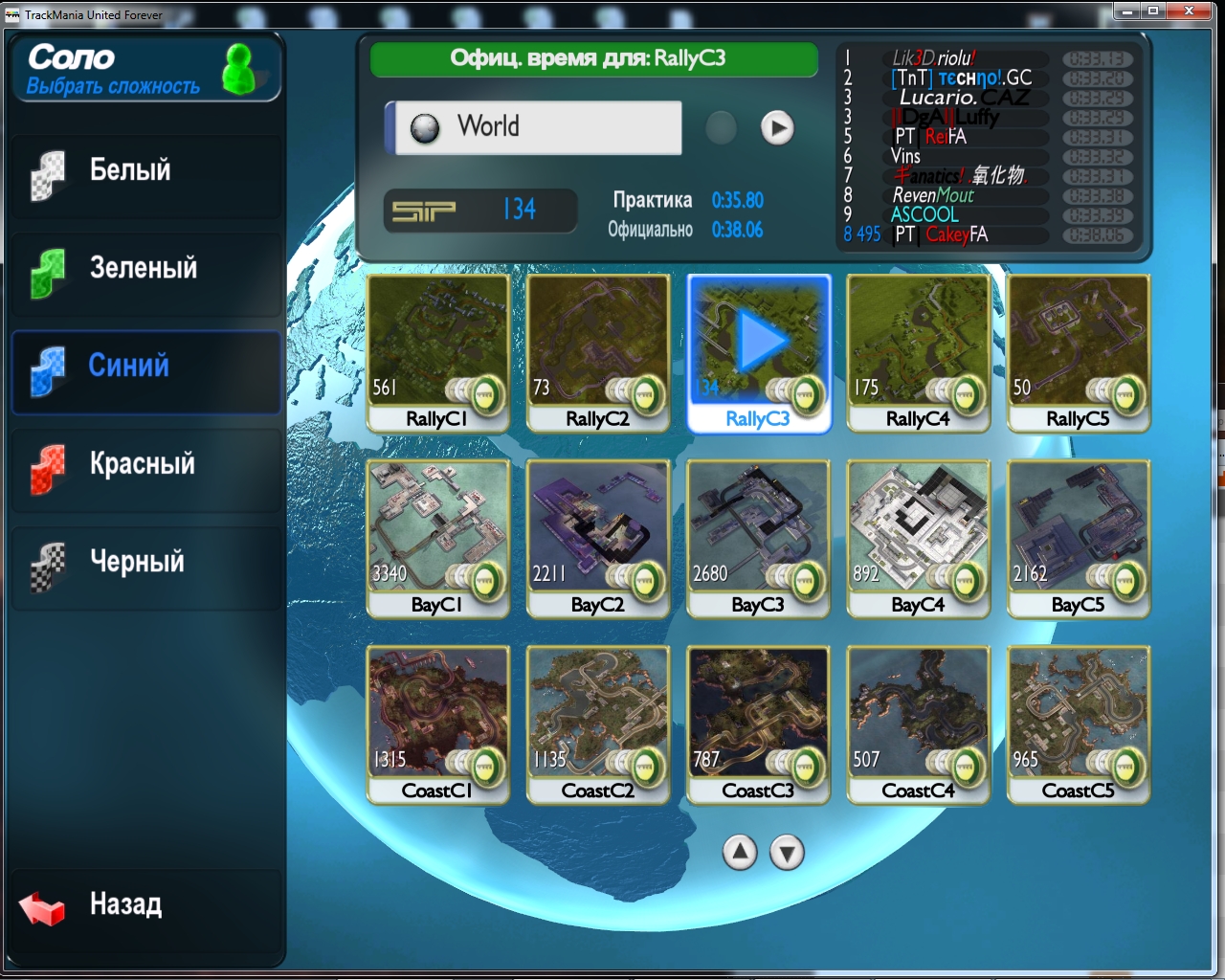Screen dimensions: 1225x980
Task: Choose the Зеленый difficulty
Action: pos(146,270)
